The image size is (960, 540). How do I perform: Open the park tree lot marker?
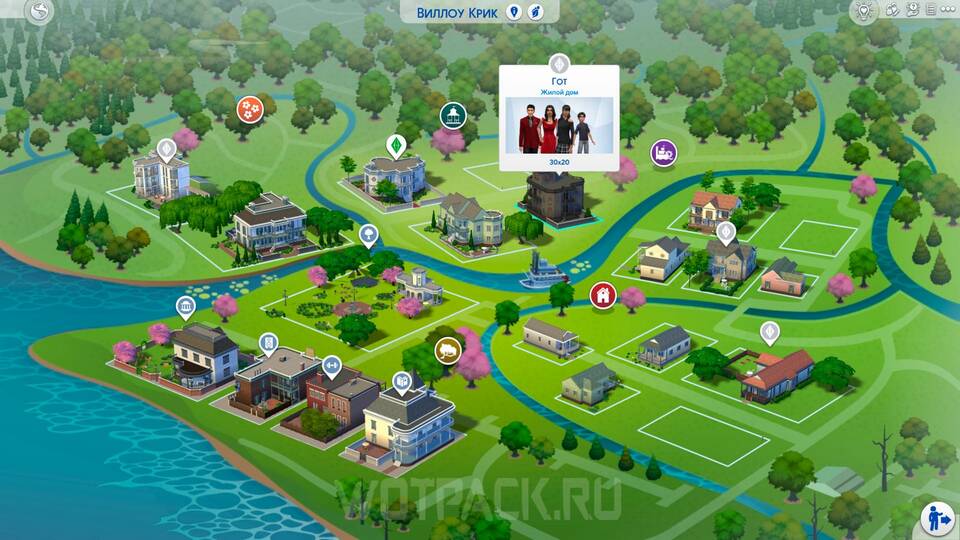[369, 235]
